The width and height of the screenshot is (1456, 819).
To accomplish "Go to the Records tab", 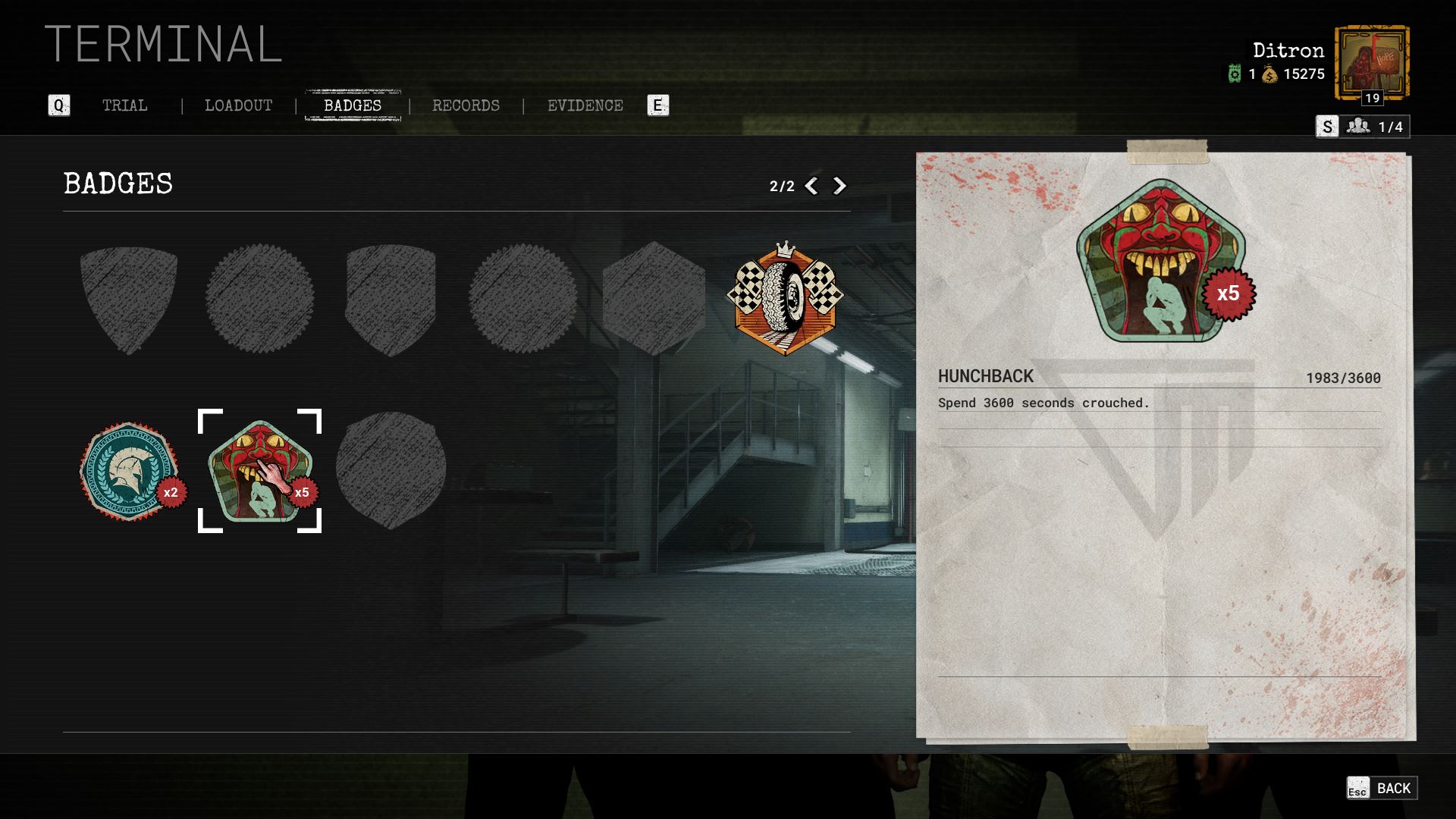I will click(466, 106).
